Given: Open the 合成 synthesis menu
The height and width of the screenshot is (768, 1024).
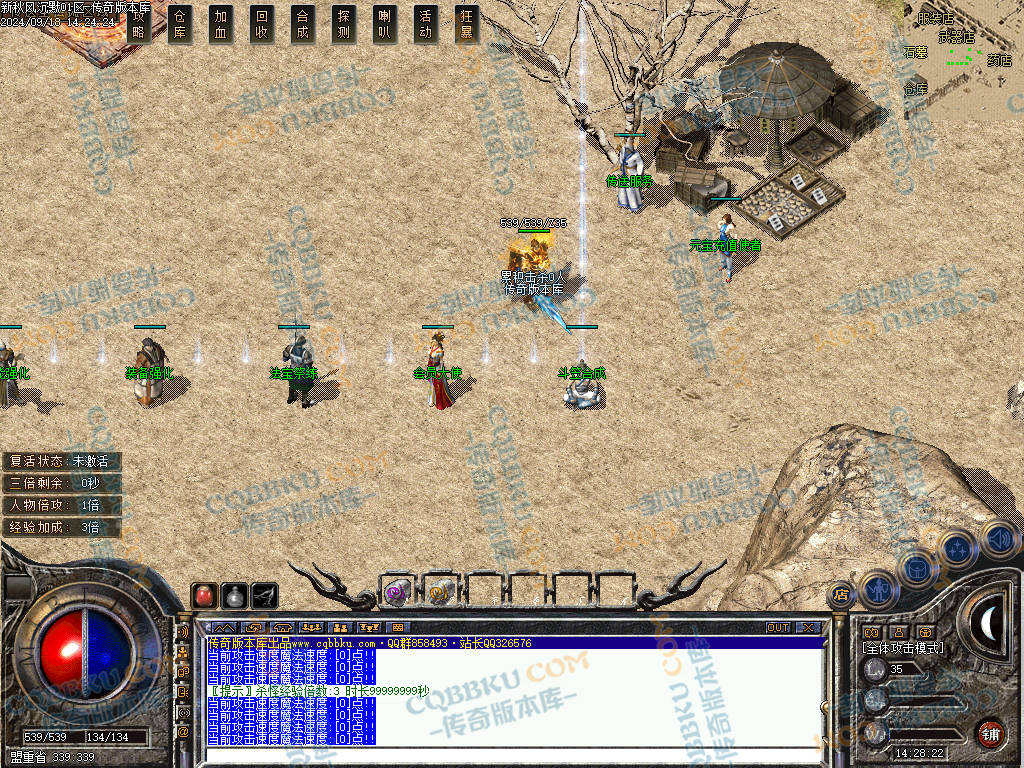Looking at the screenshot, I should click(x=303, y=23).
